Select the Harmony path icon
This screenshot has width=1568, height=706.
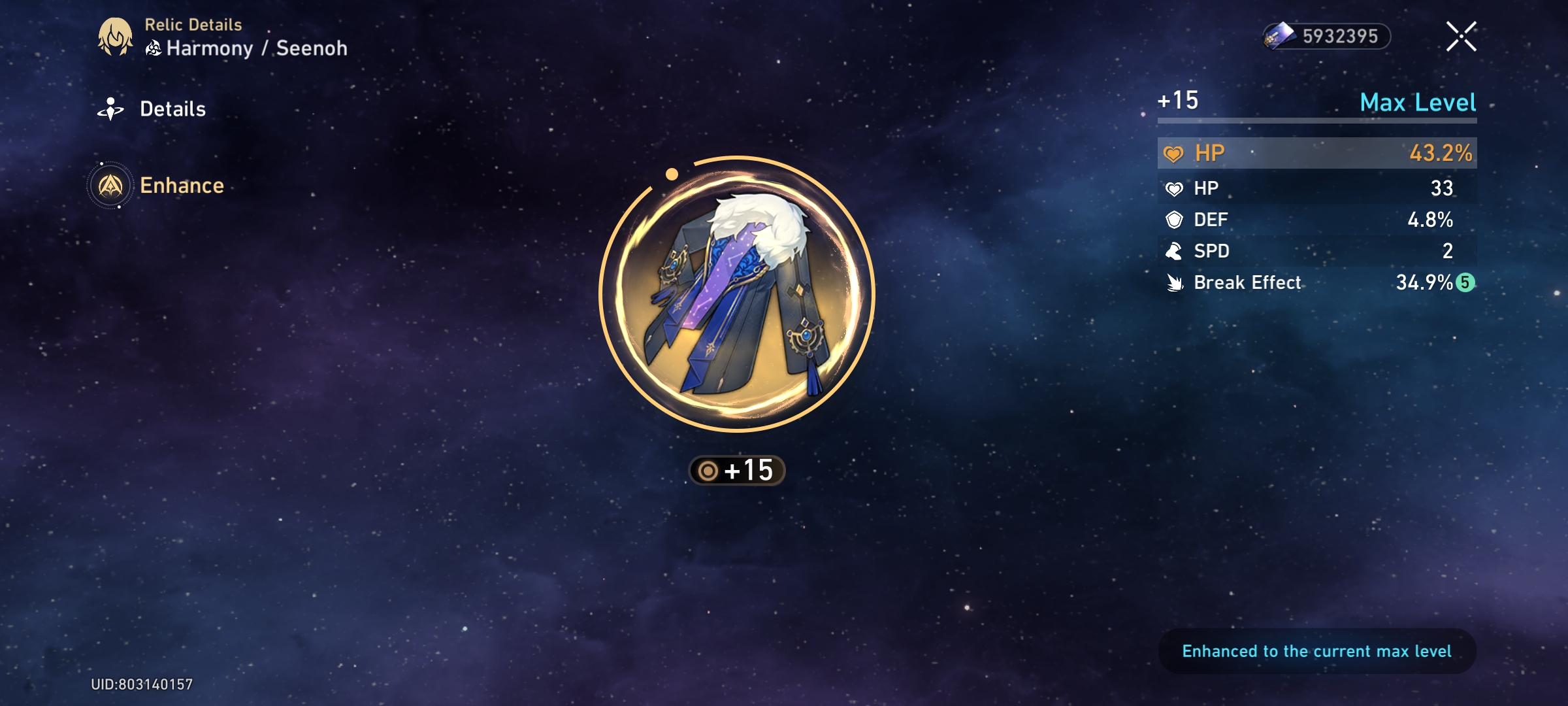click(x=154, y=48)
